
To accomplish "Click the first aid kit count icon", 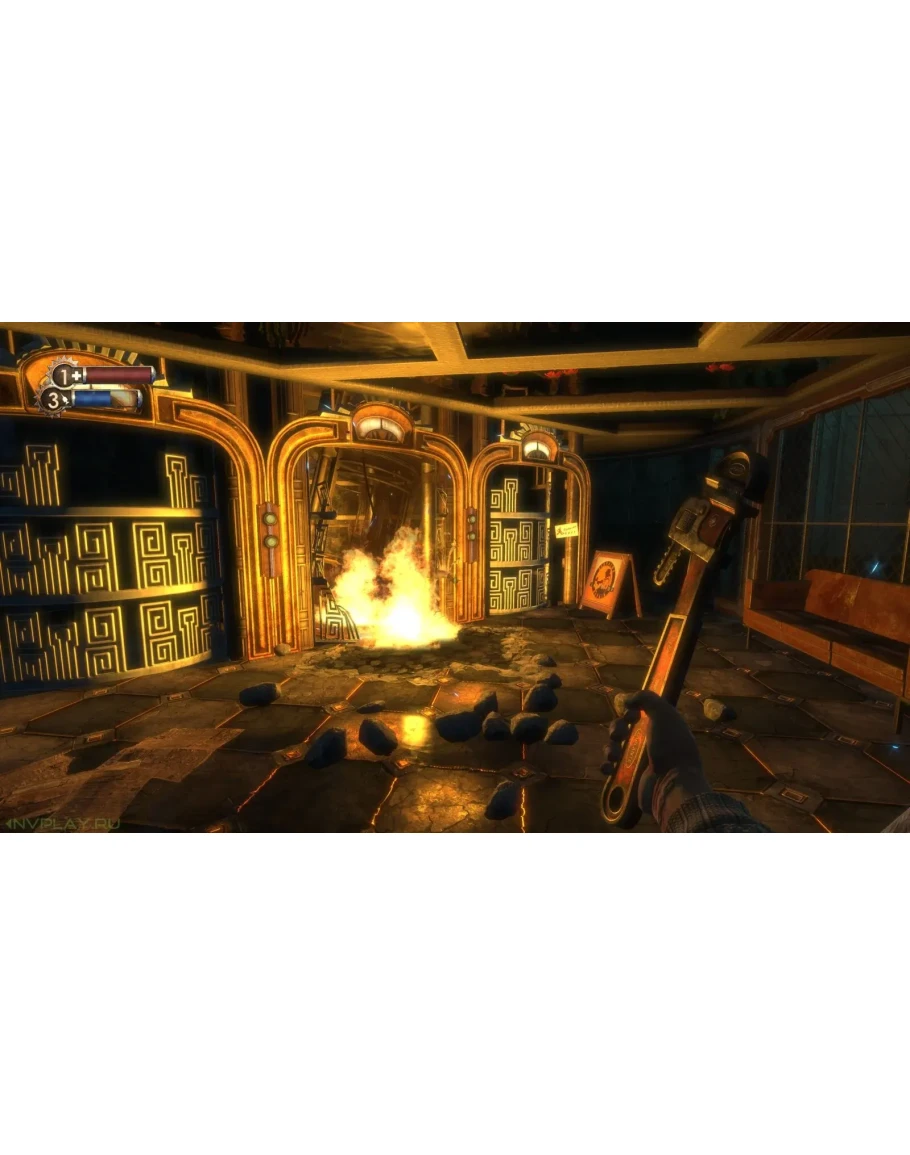I will tap(66, 376).
